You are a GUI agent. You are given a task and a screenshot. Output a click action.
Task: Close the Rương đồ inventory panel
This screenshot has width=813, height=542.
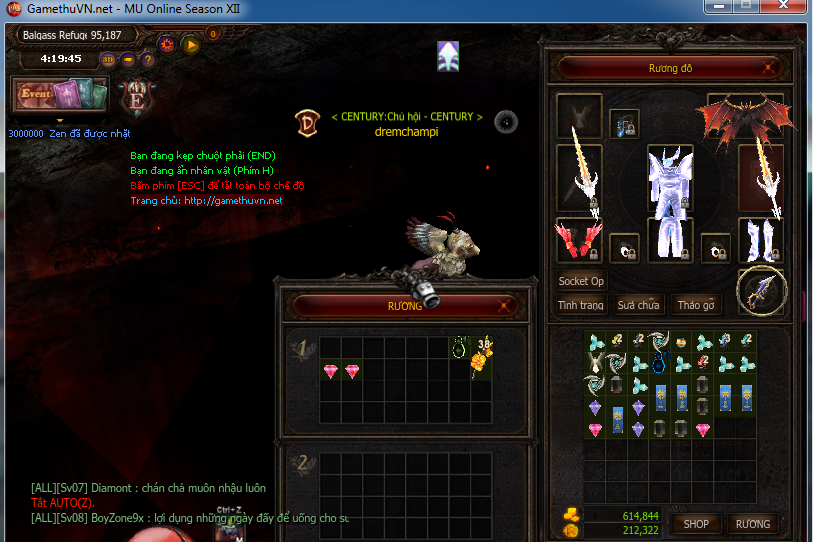point(768,68)
